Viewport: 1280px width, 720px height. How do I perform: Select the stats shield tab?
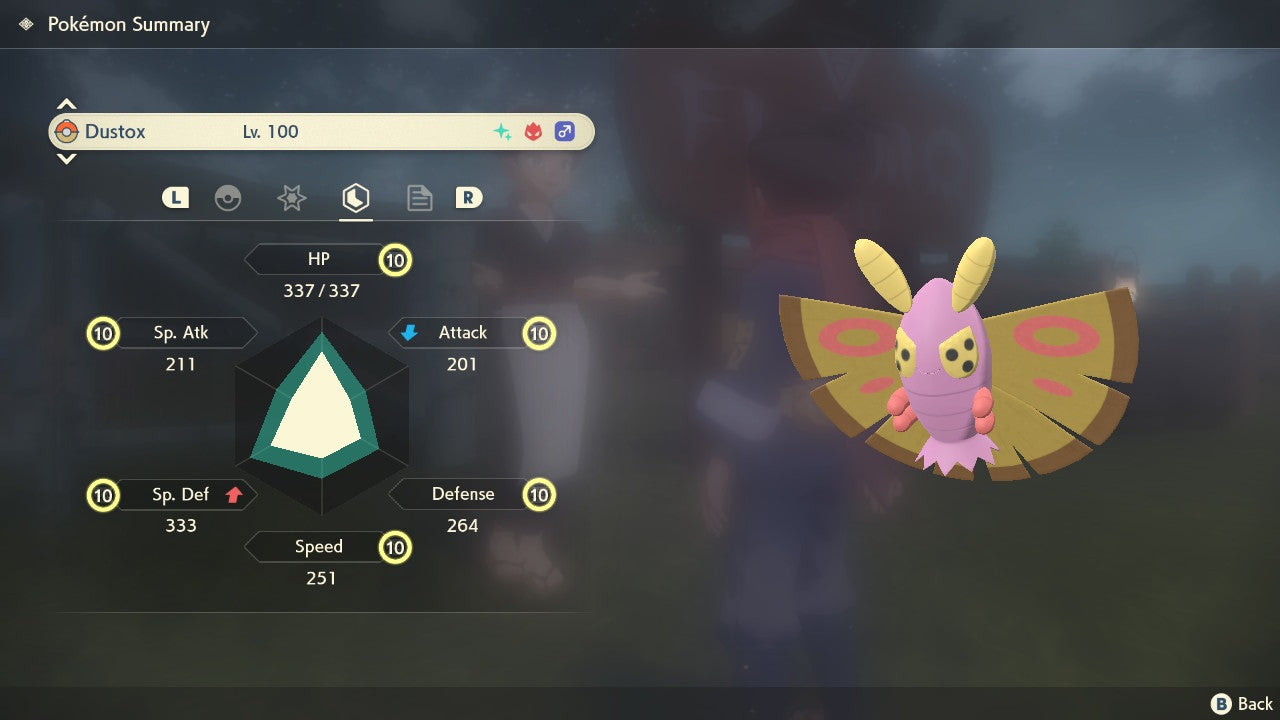coord(355,198)
